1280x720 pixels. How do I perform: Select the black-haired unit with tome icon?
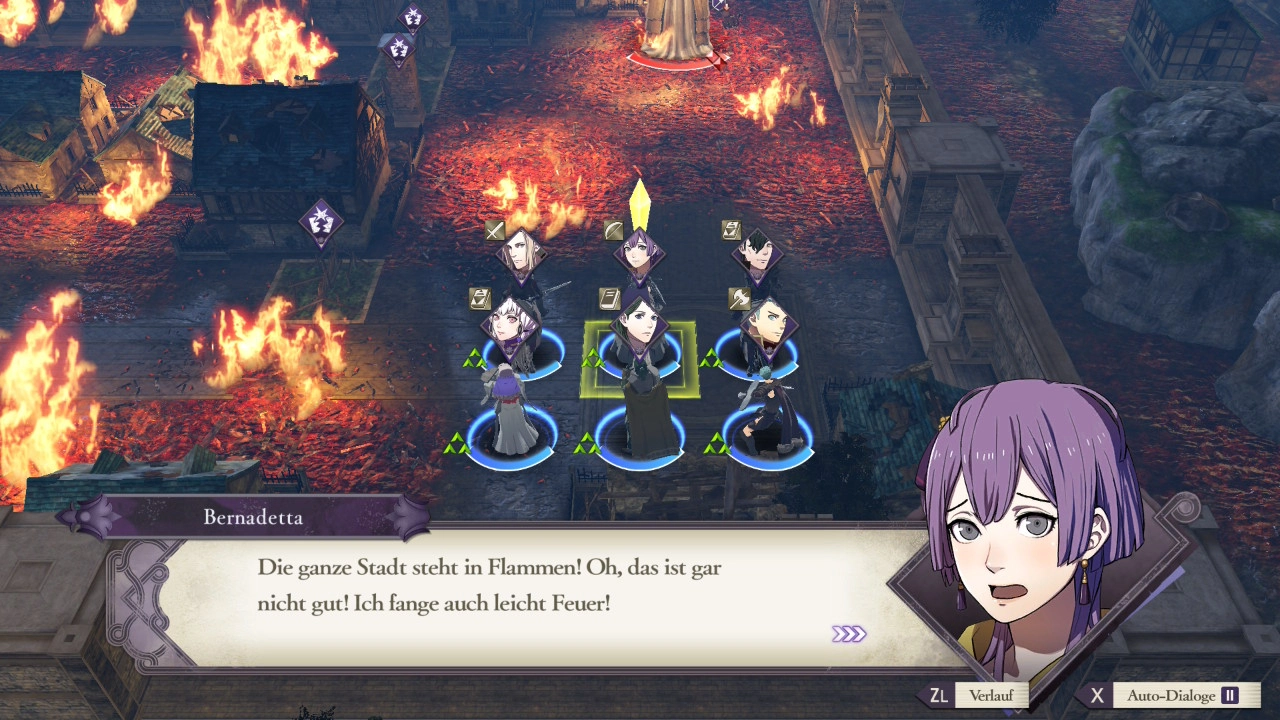point(757,256)
